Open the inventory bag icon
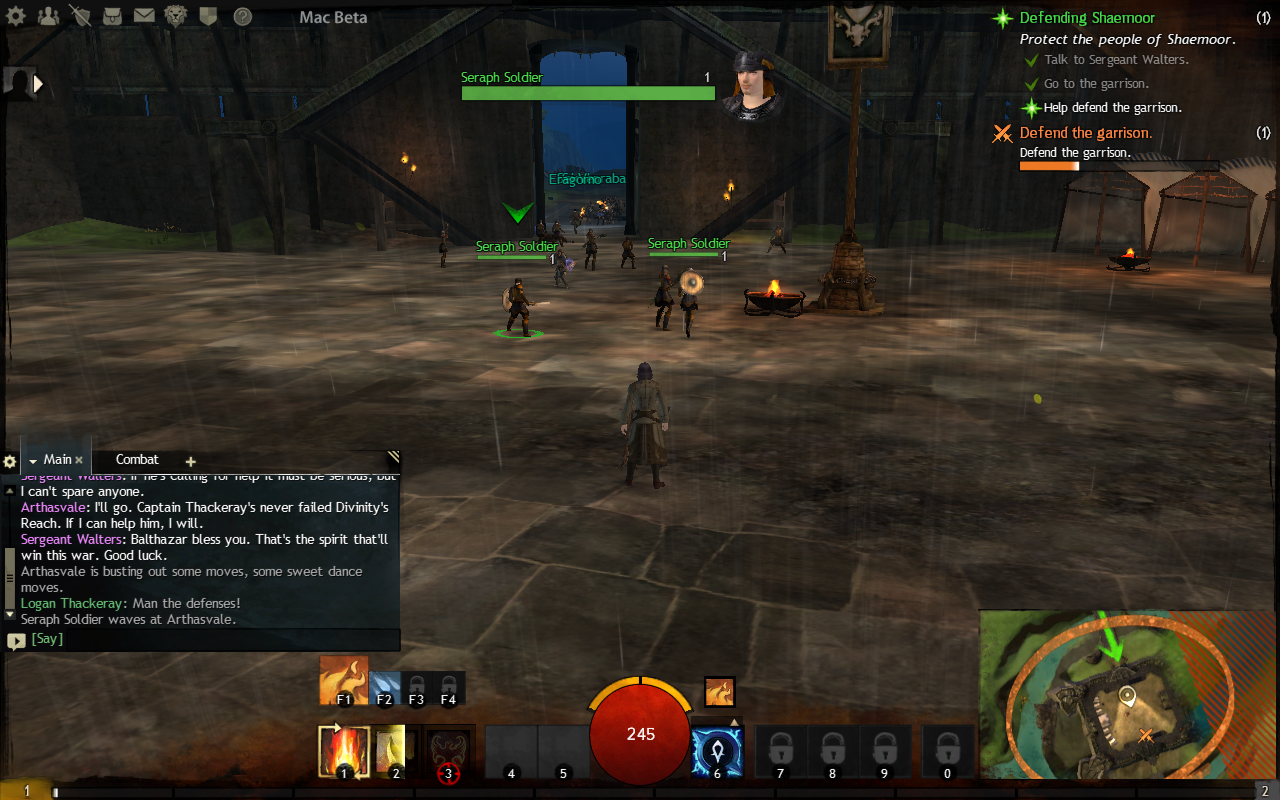This screenshot has width=1280, height=800. tap(113, 16)
